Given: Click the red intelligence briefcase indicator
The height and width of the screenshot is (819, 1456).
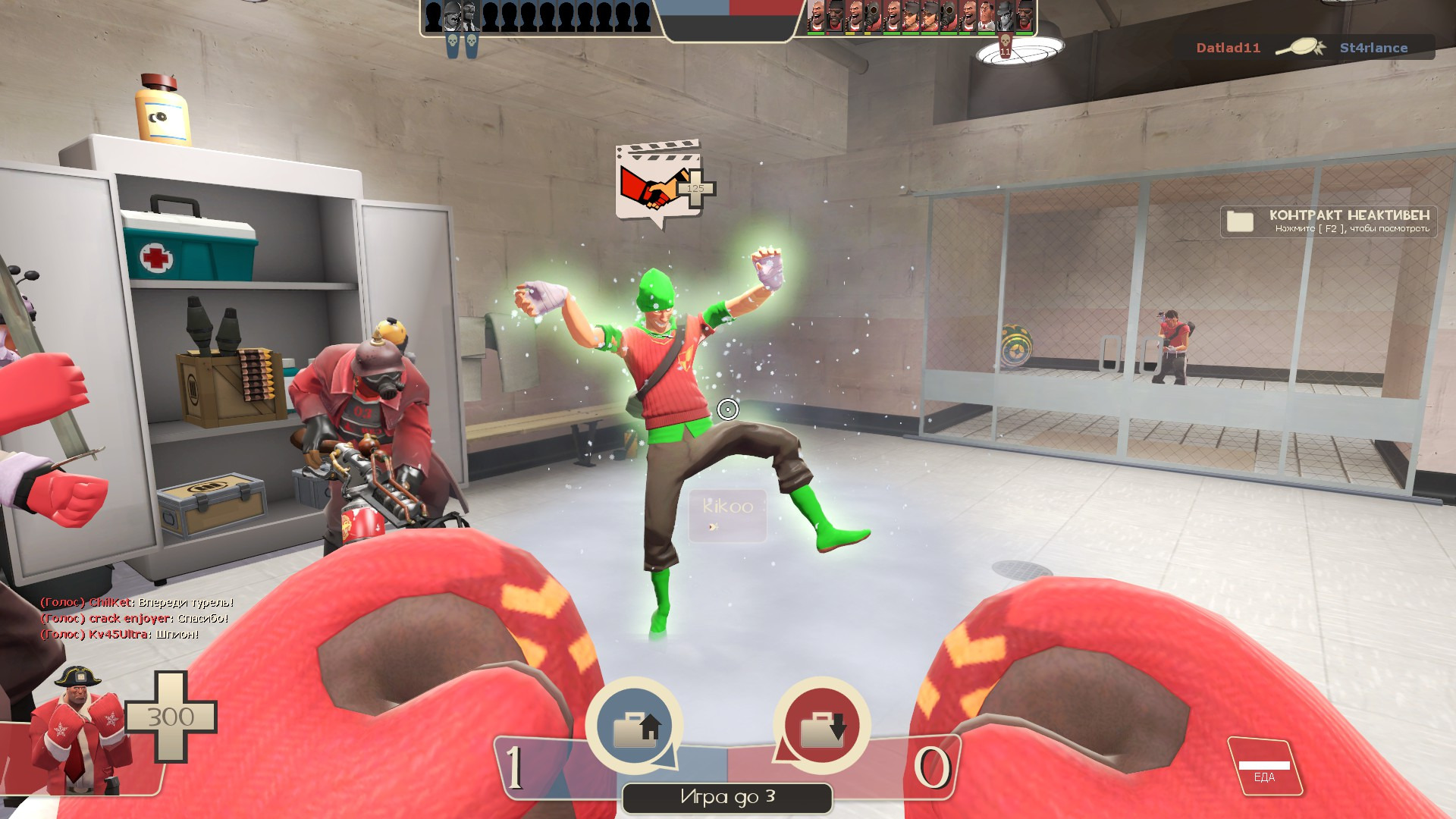Looking at the screenshot, I should [821, 725].
